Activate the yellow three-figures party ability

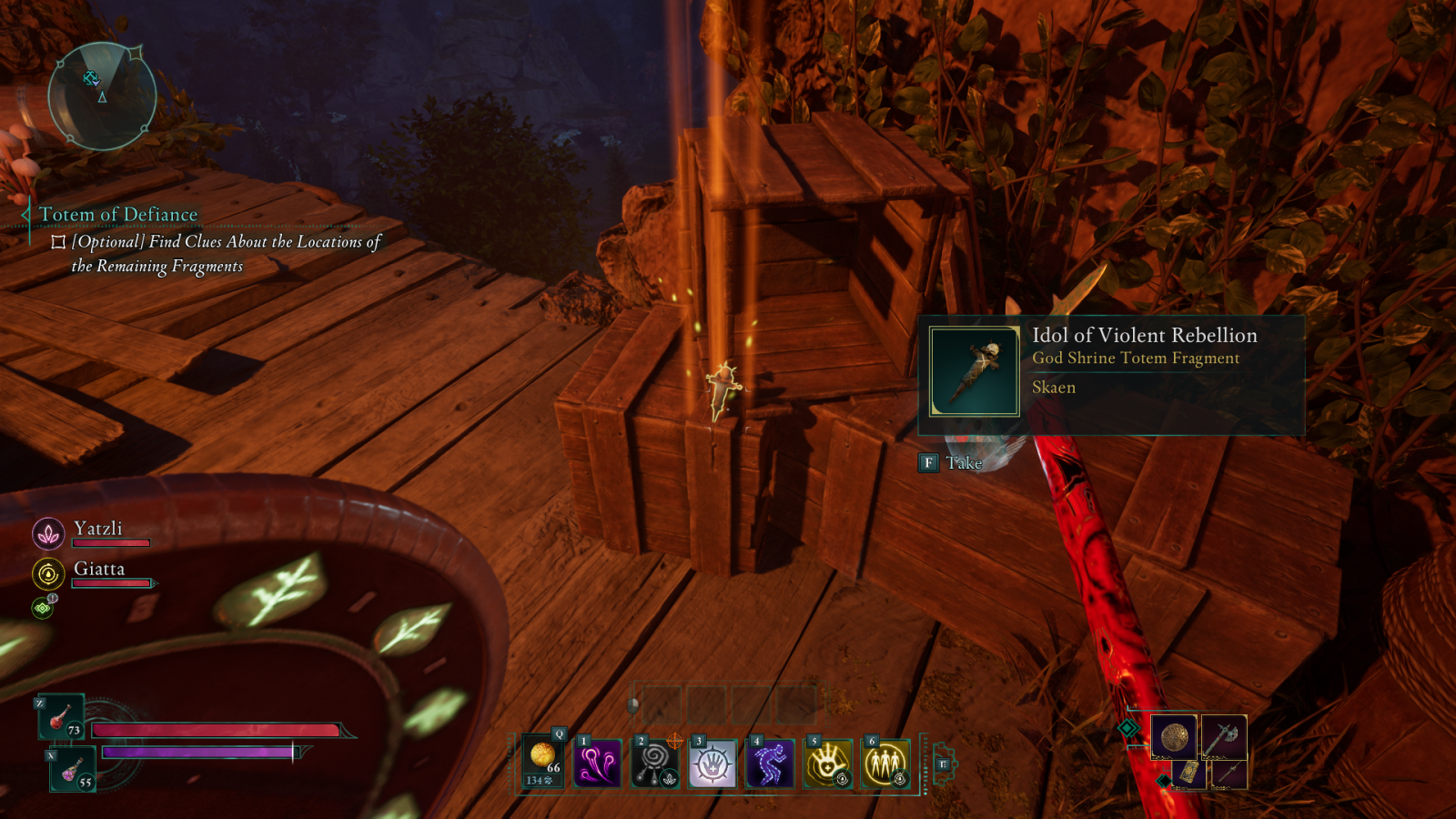(x=885, y=763)
